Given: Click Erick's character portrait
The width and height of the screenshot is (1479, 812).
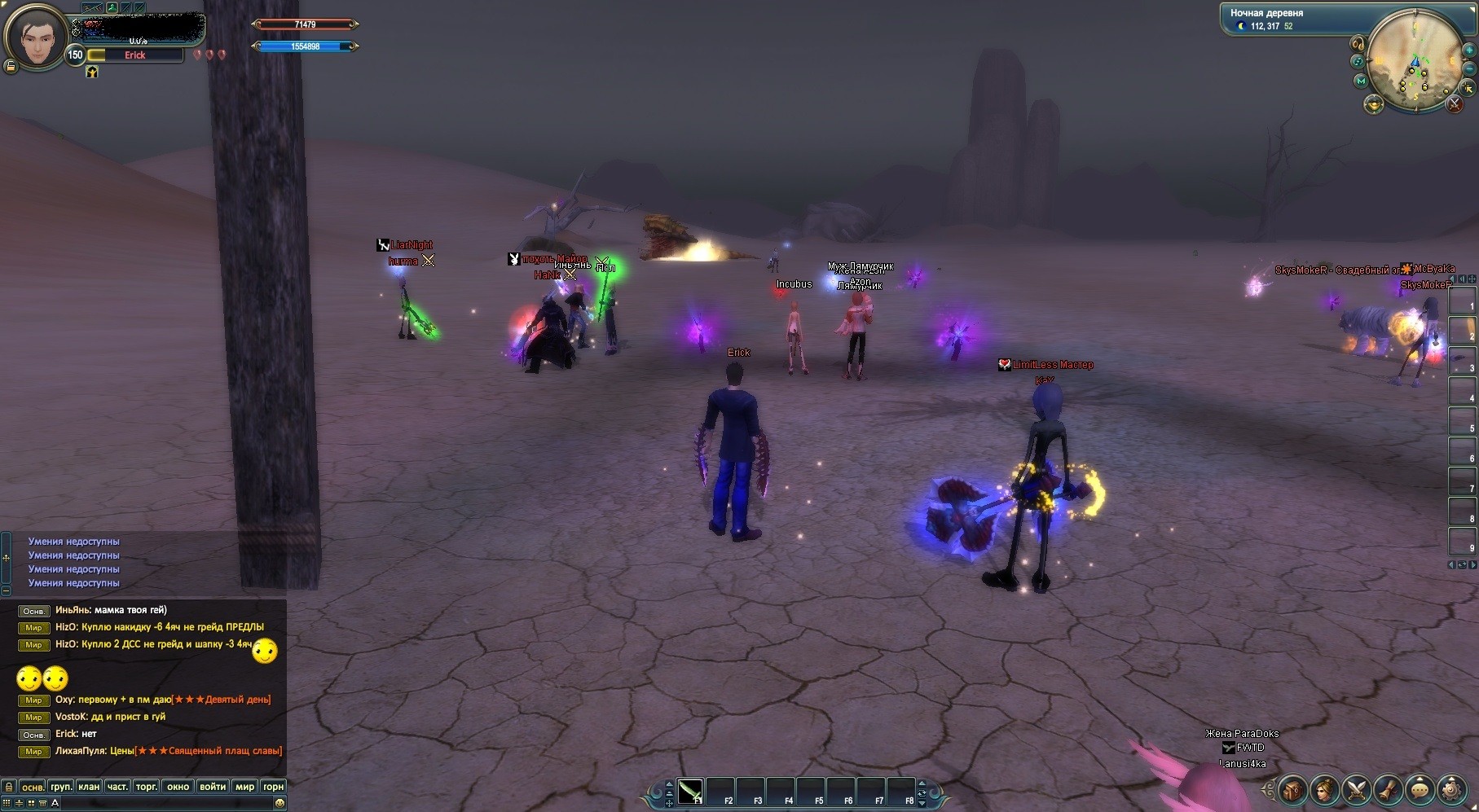Looking at the screenshot, I should tap(34, 37).
